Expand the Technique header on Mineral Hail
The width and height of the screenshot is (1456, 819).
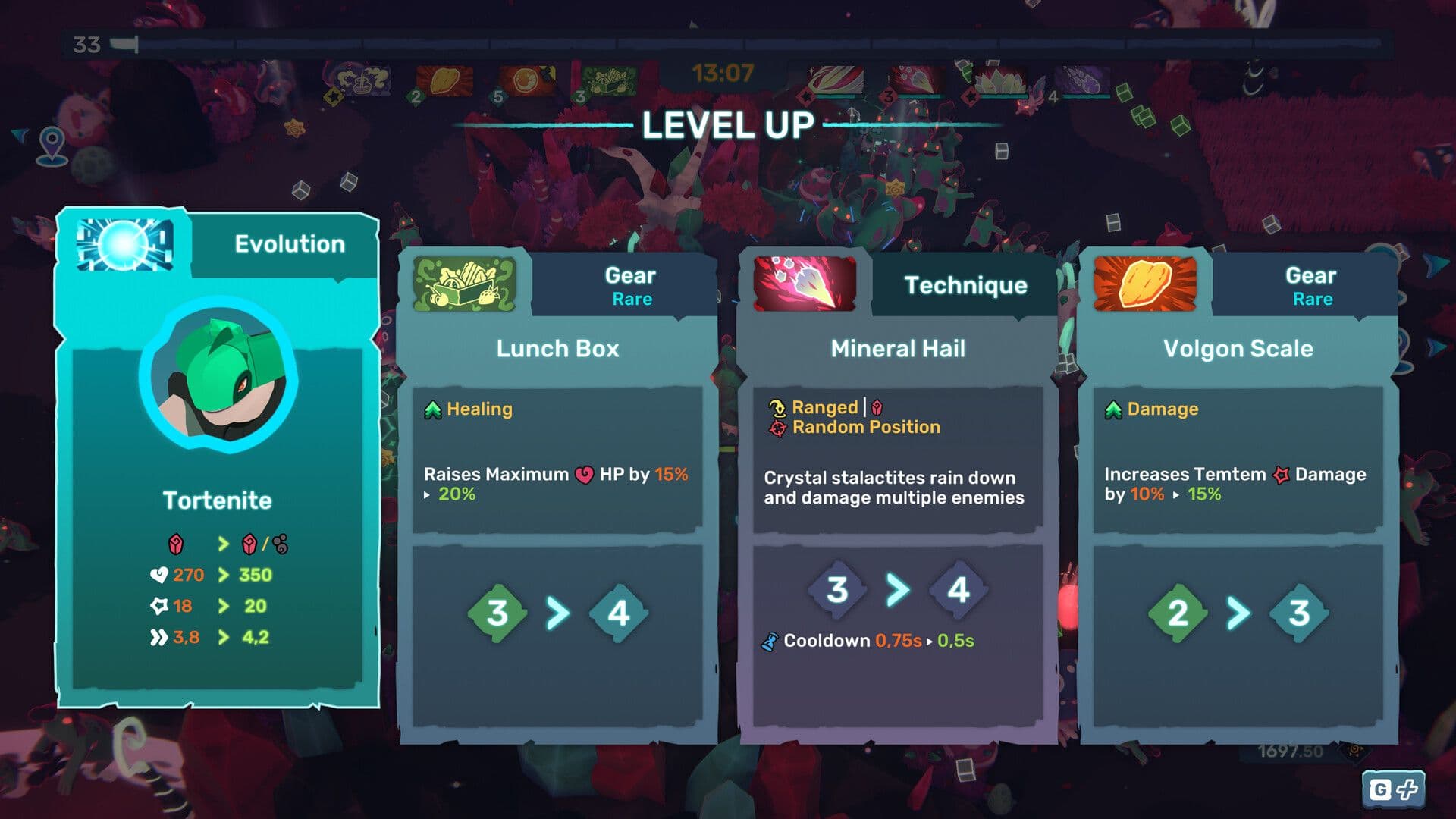click(966, 285)
